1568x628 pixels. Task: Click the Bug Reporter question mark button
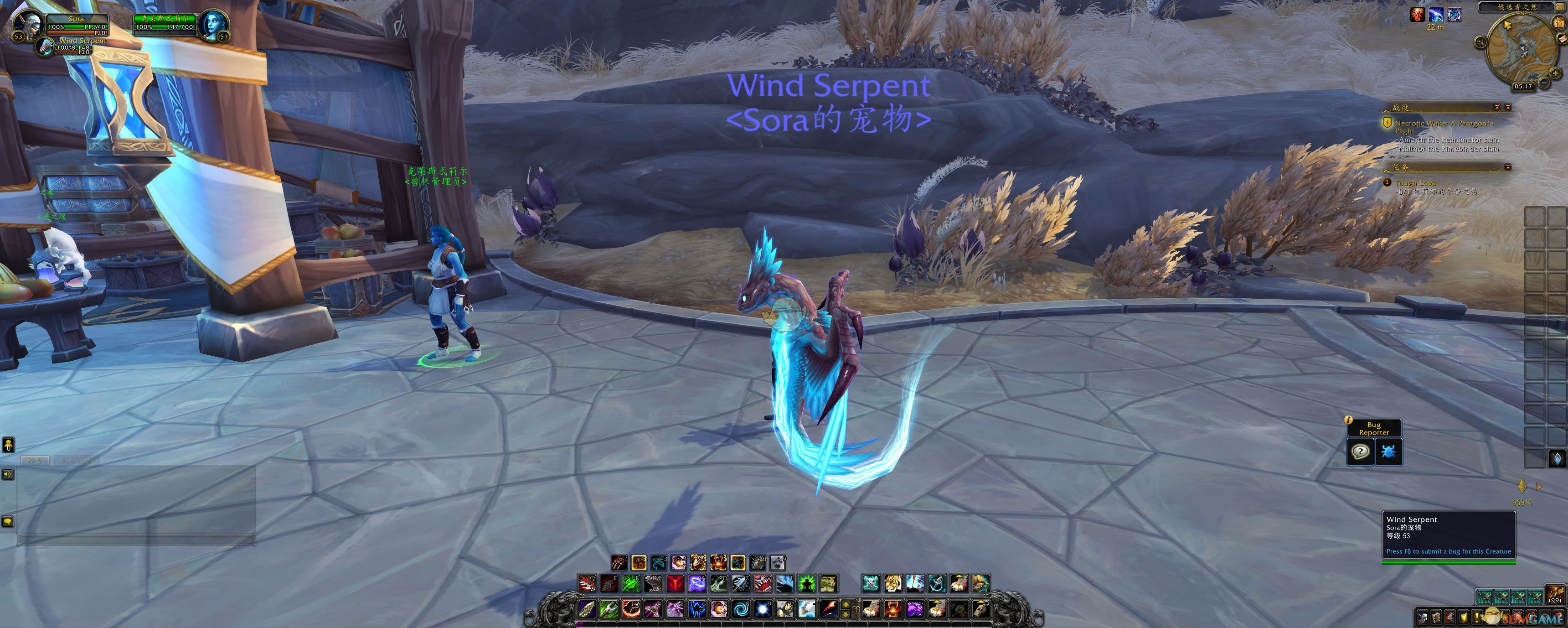click(x=1361, y=452)
